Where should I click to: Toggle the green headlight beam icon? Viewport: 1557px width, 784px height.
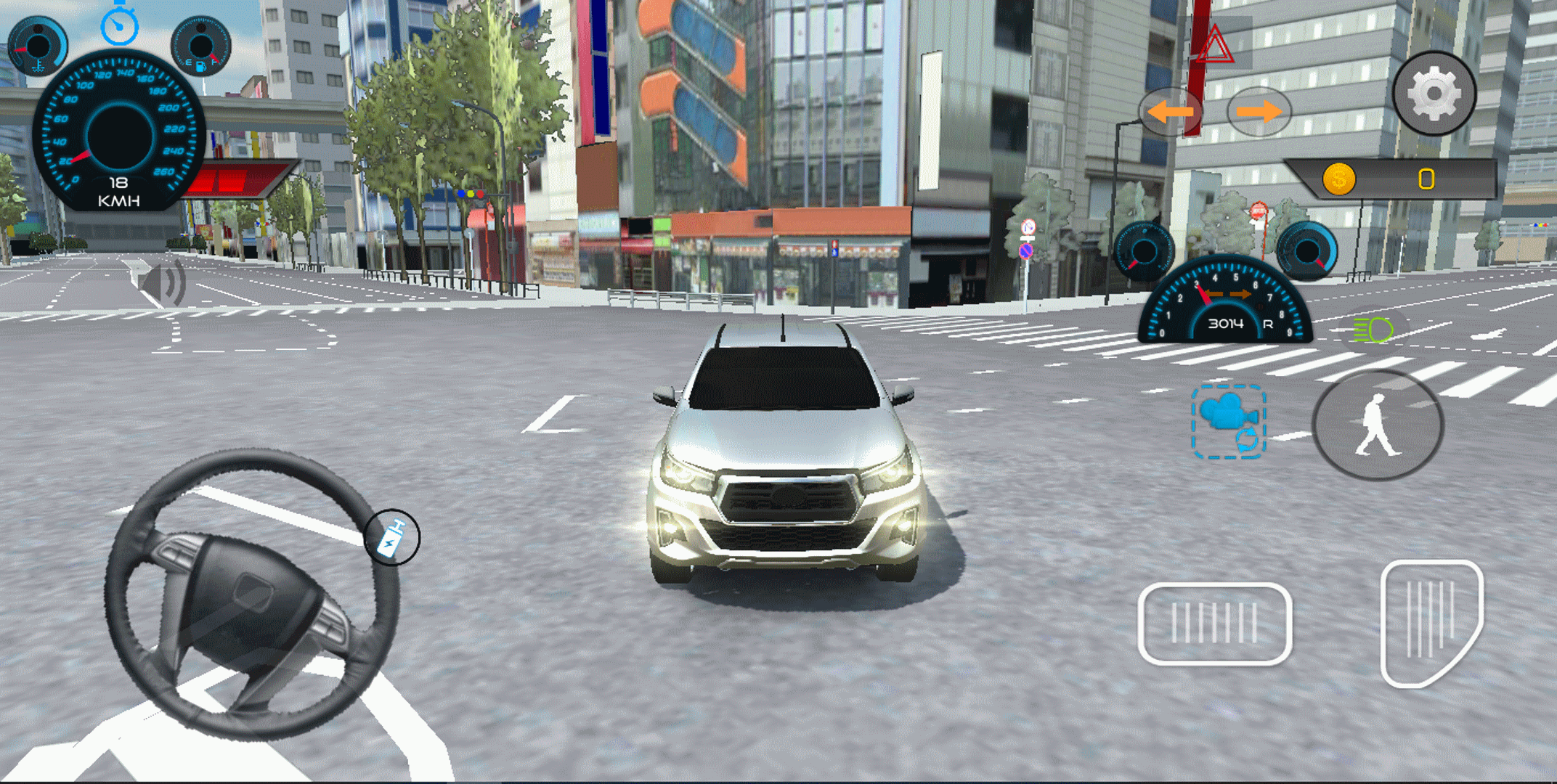(x=1373, y=330)
